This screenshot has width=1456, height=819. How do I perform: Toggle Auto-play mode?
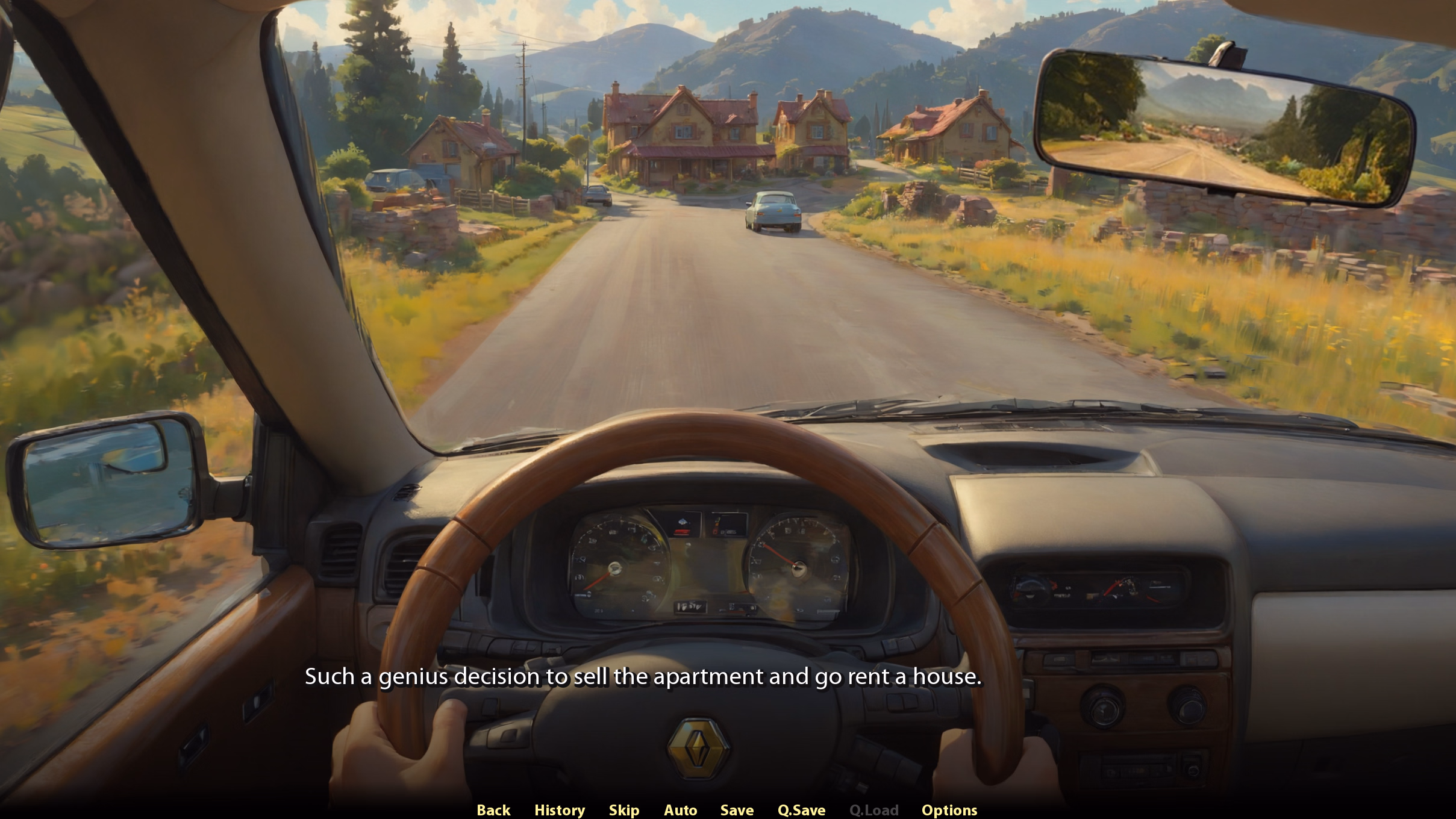[681, 810]
